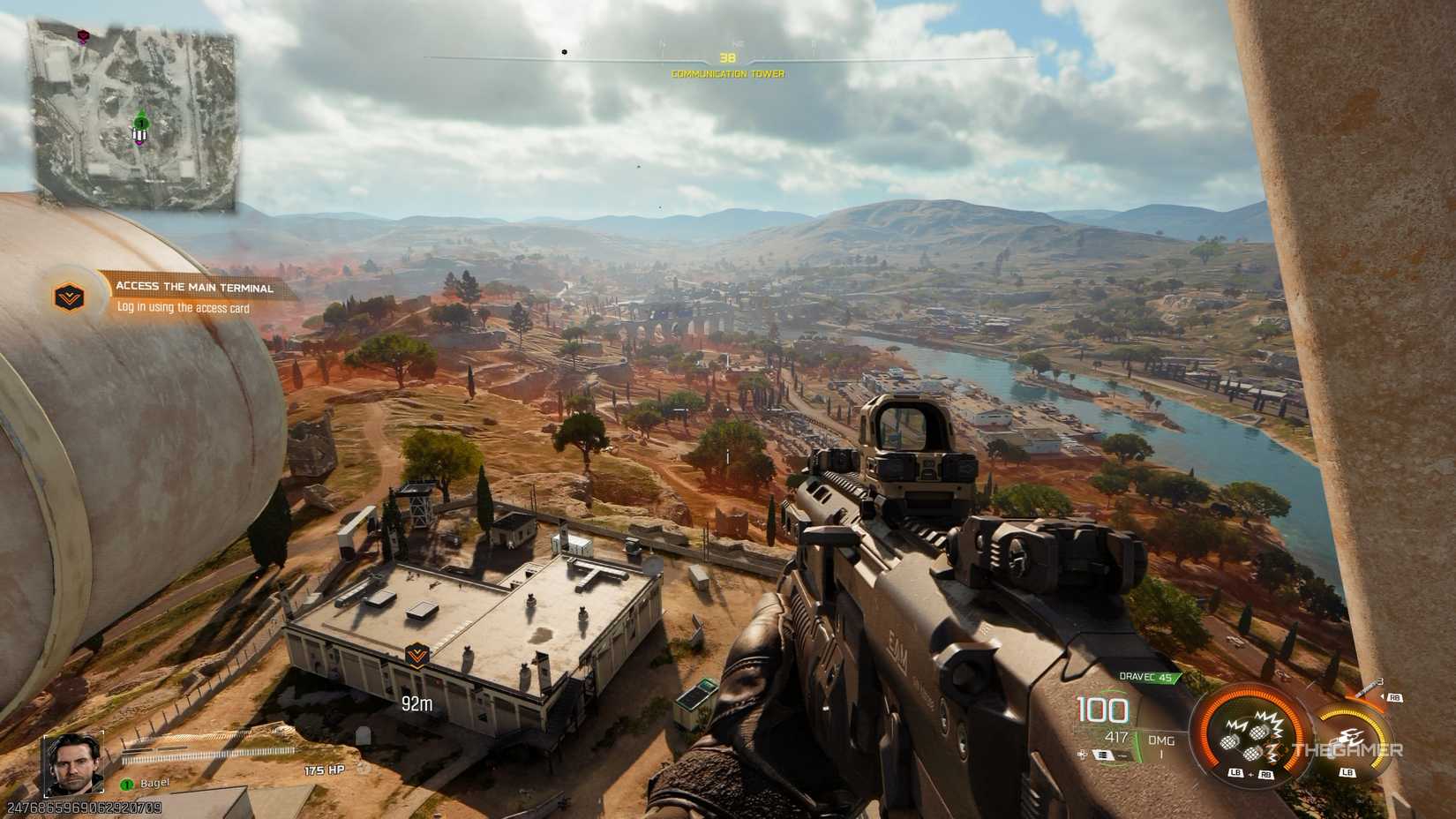Toggle the RB weapon swap prompt
Viewport: 1456px width, 819px height.
coord(1395,697)
